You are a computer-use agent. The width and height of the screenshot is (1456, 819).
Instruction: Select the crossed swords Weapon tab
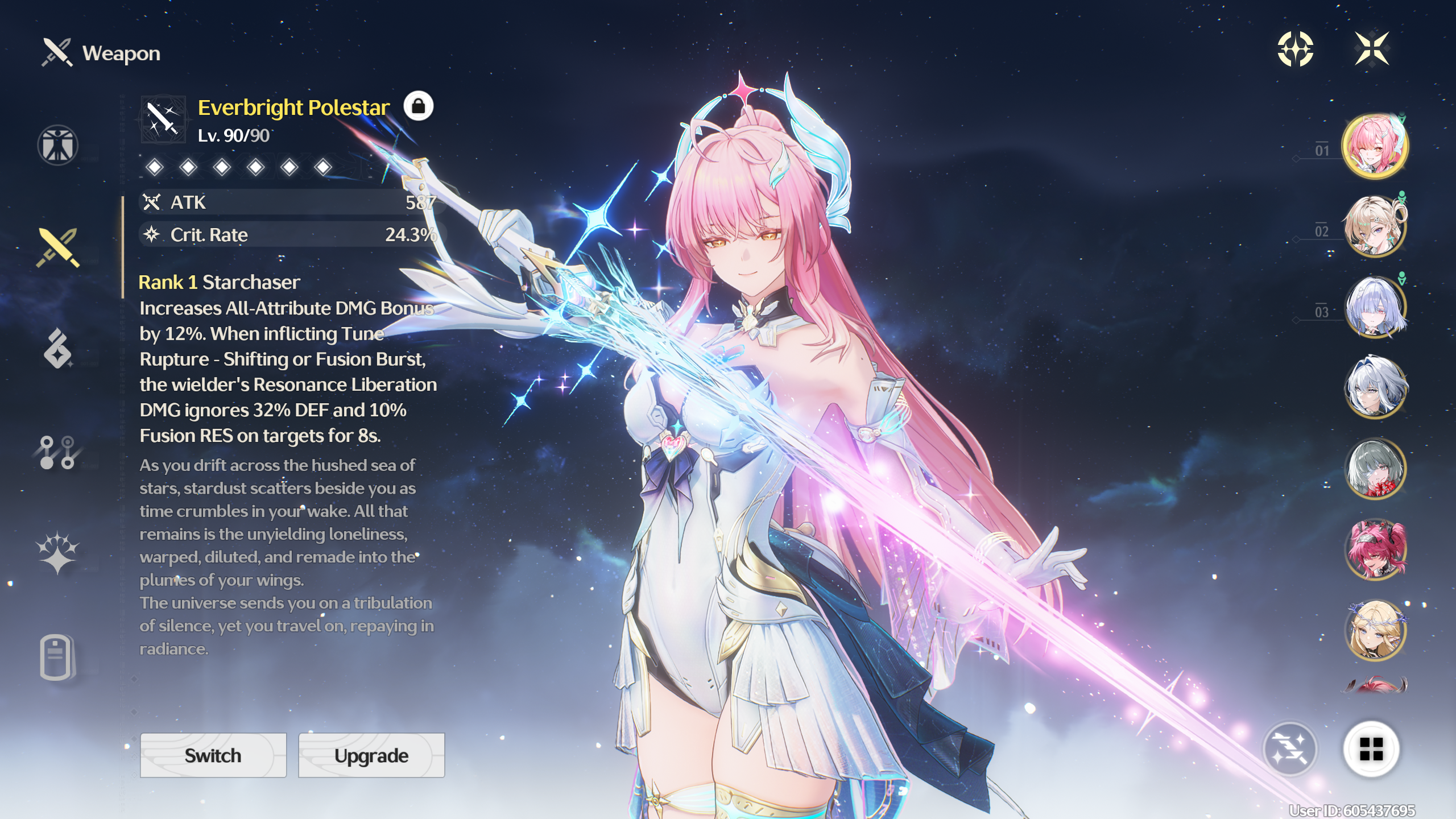click(x=57, y=247)
